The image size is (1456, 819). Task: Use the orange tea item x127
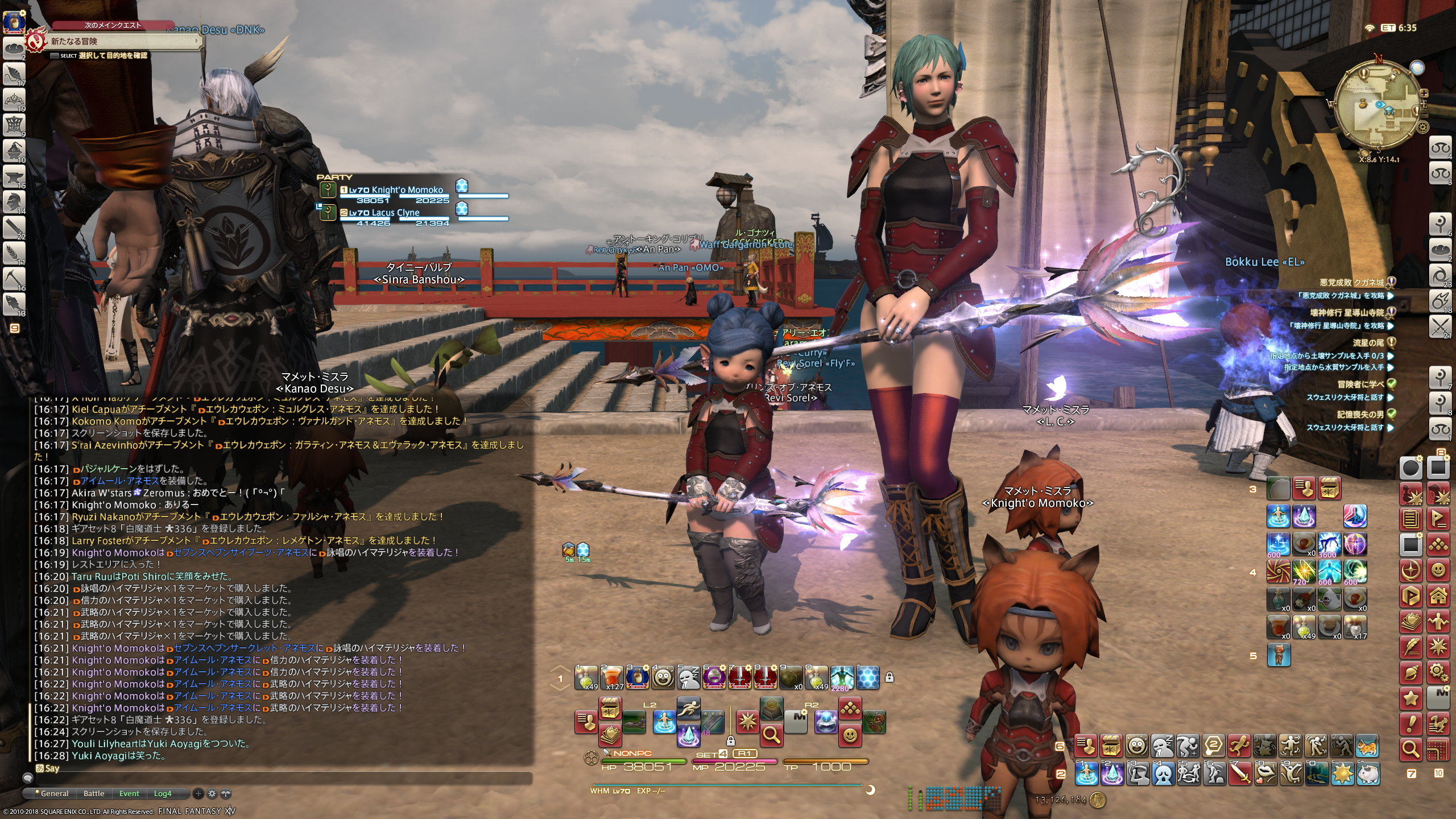point(612,677)
